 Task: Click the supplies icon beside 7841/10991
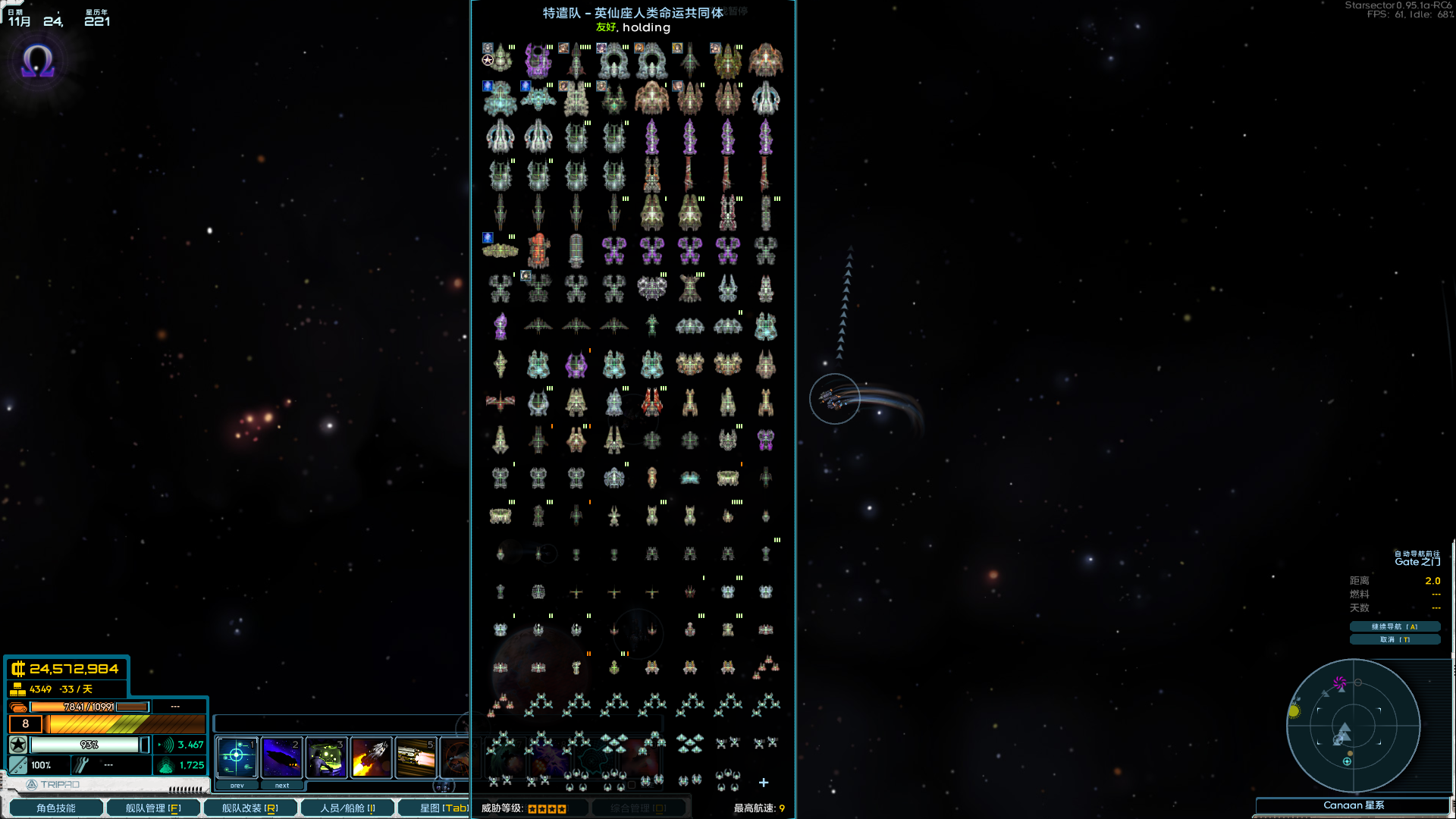click(19, 706)
